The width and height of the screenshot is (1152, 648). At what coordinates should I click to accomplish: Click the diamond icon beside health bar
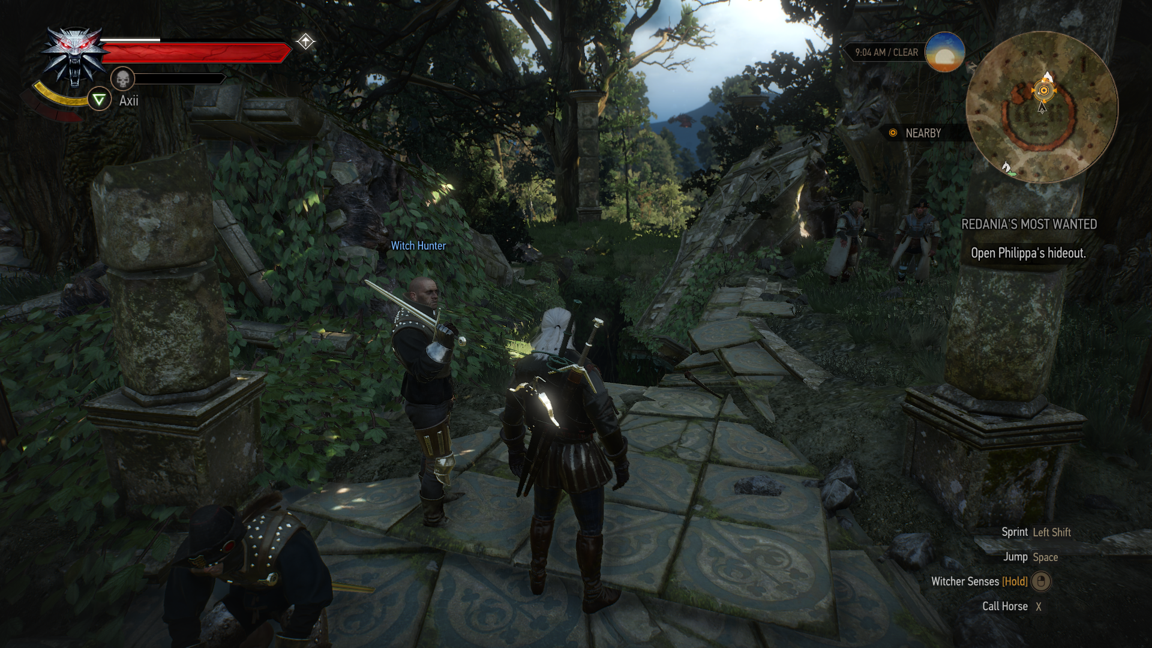(305, 42)
